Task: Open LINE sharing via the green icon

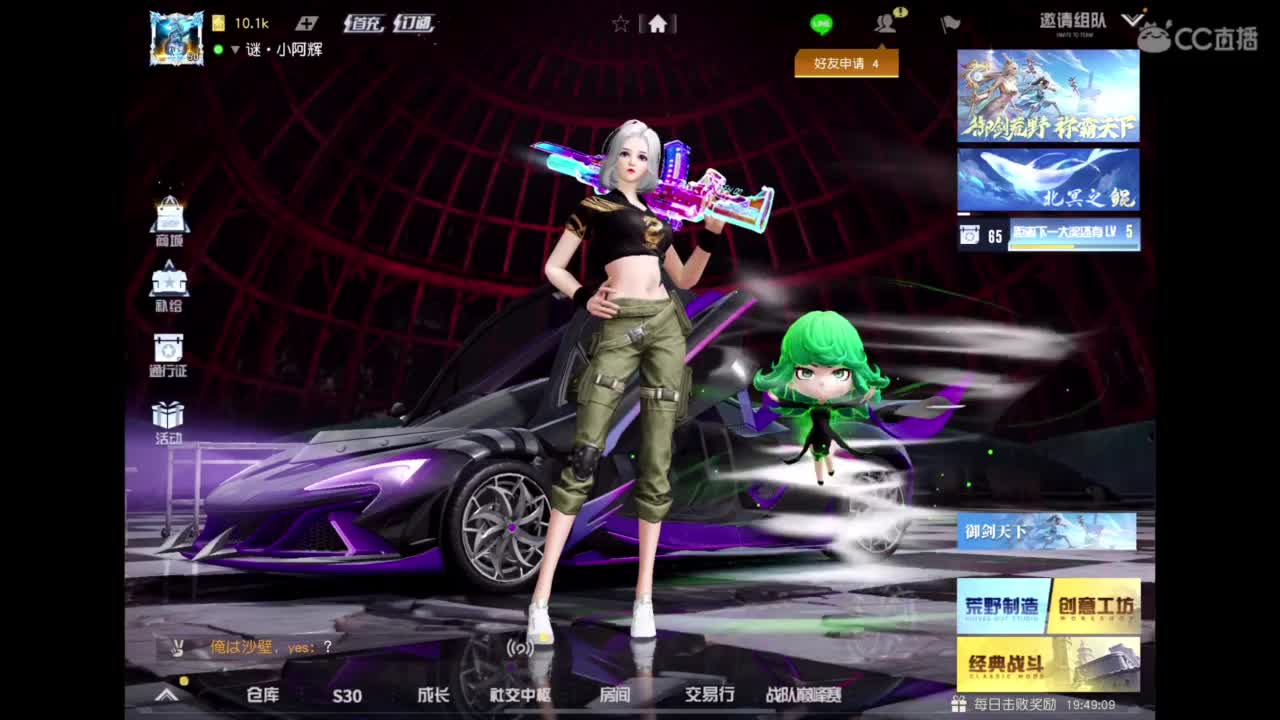Action: point(822,22)
